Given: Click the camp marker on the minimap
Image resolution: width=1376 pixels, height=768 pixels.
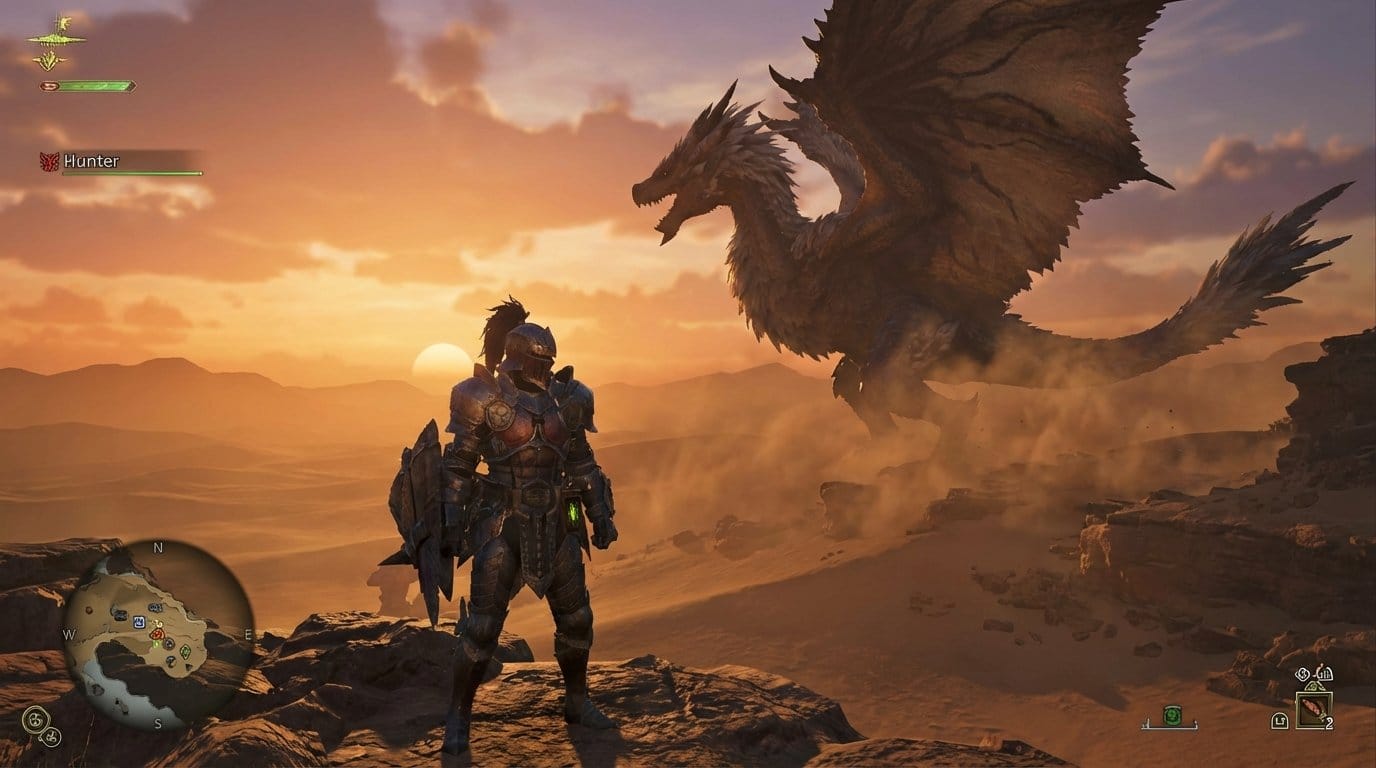Looking at the screenshot, I should [x=138, y=622].
